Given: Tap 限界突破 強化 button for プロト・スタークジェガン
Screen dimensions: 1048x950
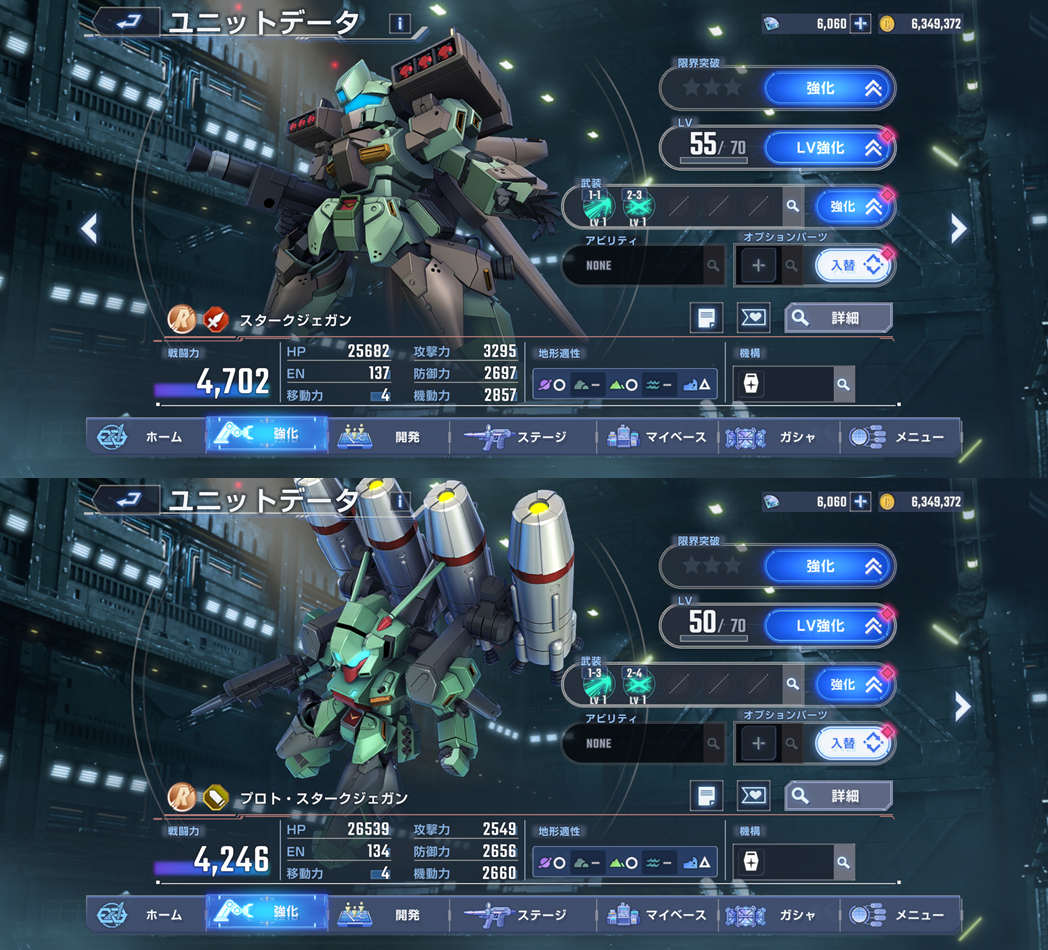Looking at the screenshot, I should 828,567.
